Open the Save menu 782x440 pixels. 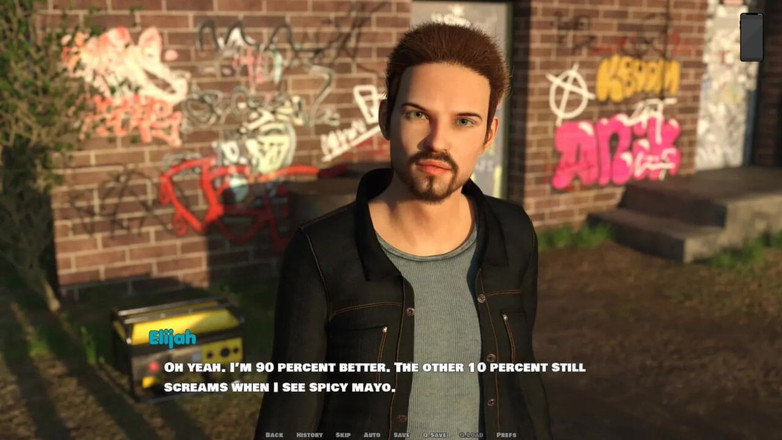[401, 435]
